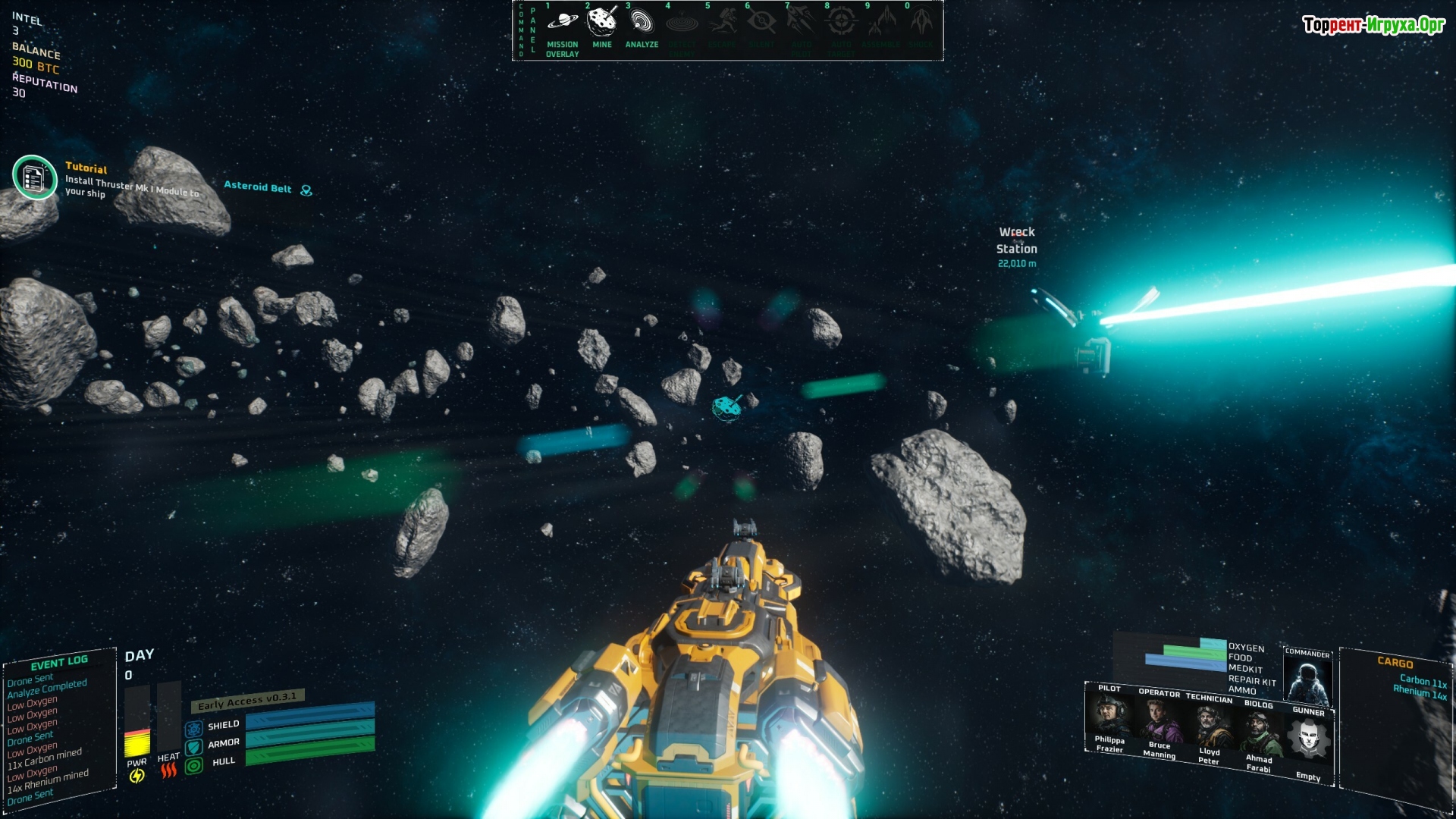Select pilot Philippa Frazier's portrait
1456x819 pixels.
pos(1109,715)
